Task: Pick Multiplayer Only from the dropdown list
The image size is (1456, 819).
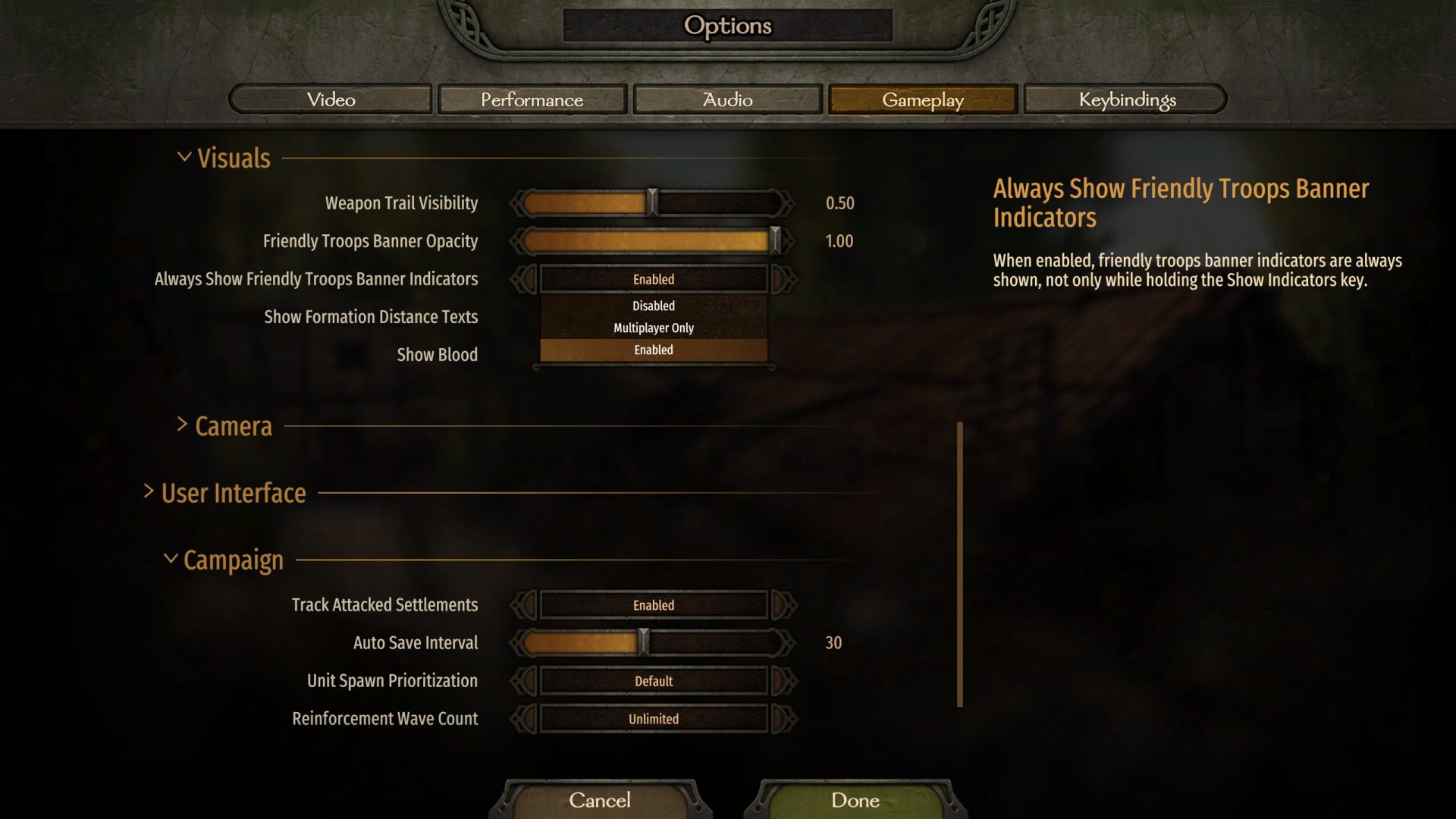Action: pyautogui.click(x=653, y=328)
